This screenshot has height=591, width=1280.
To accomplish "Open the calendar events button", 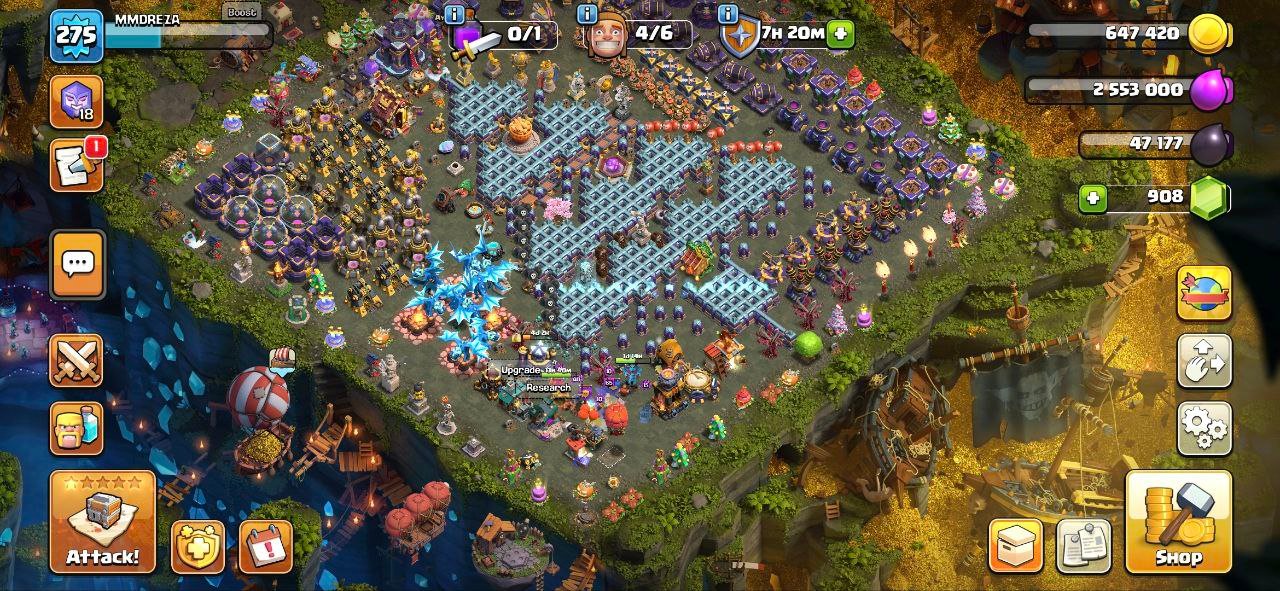I will pos(265,547).
